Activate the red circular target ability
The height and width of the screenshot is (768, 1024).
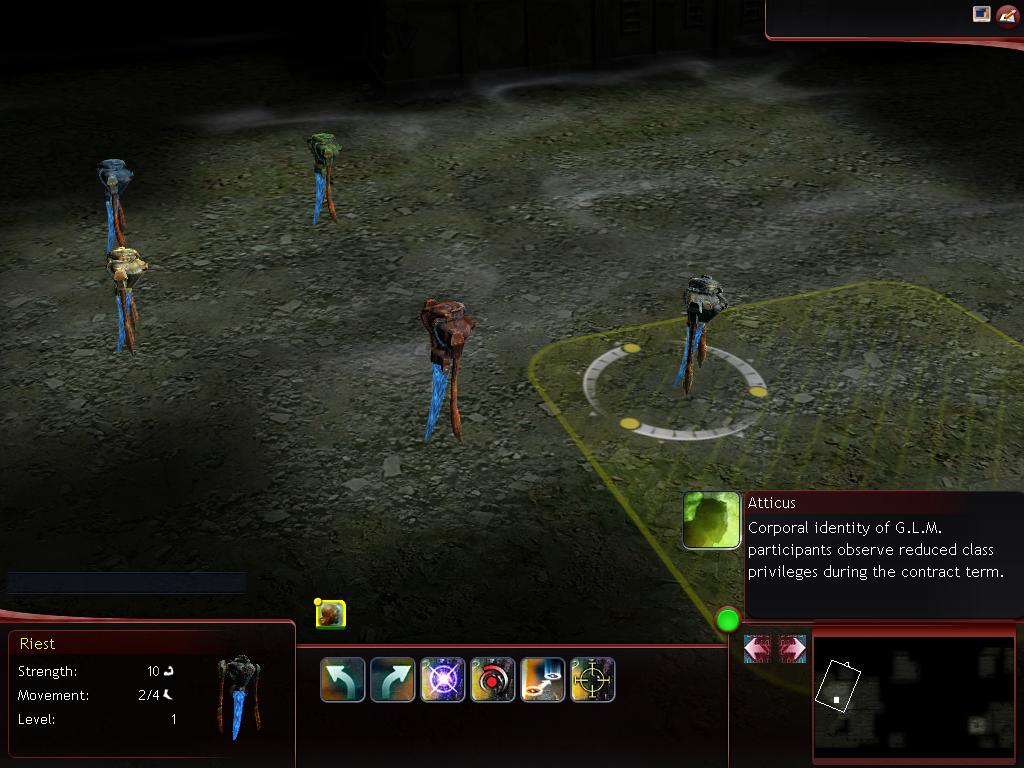tap(493, 680)
